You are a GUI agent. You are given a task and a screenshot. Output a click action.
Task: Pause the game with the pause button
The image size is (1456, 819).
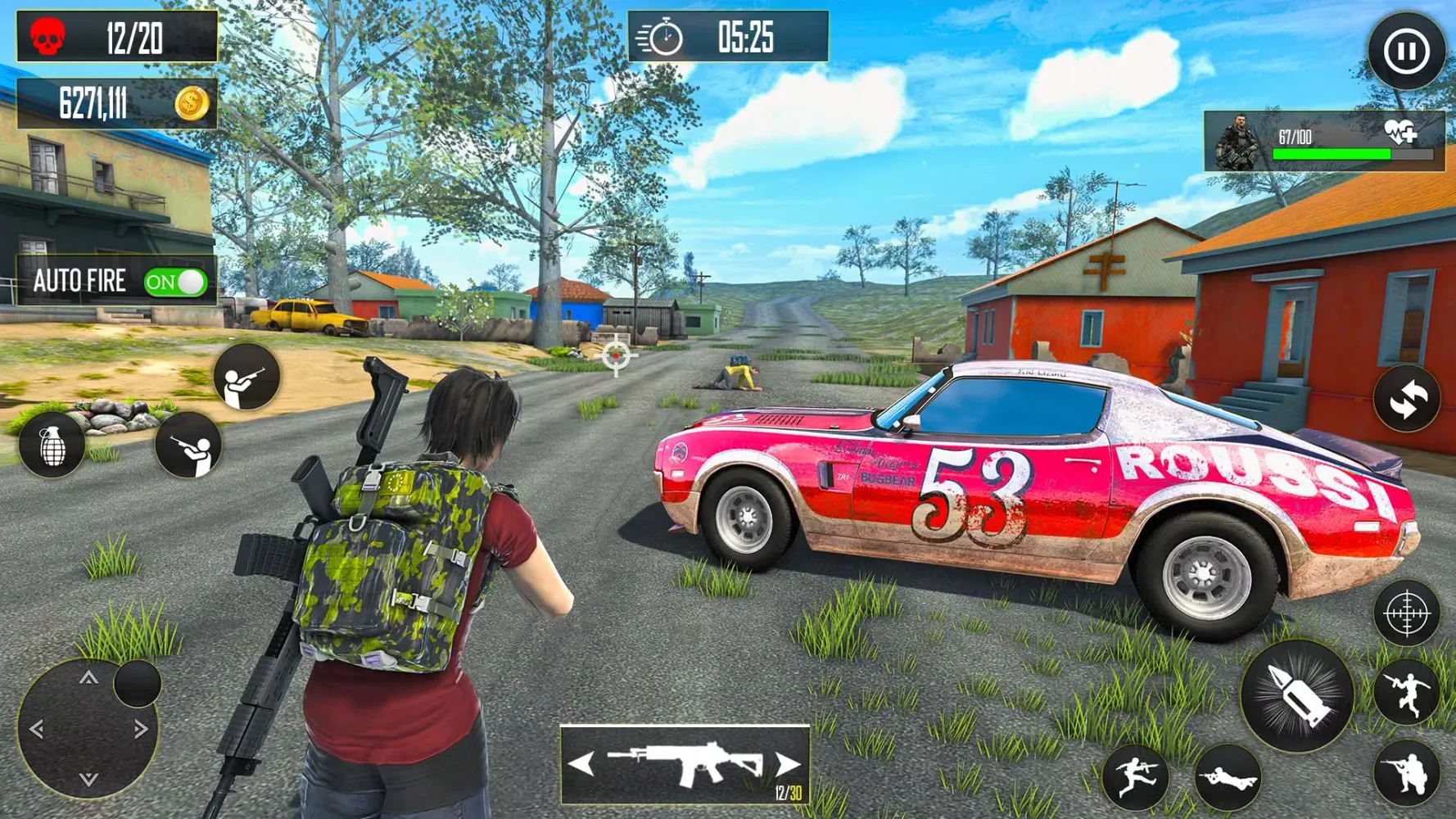1406,52
